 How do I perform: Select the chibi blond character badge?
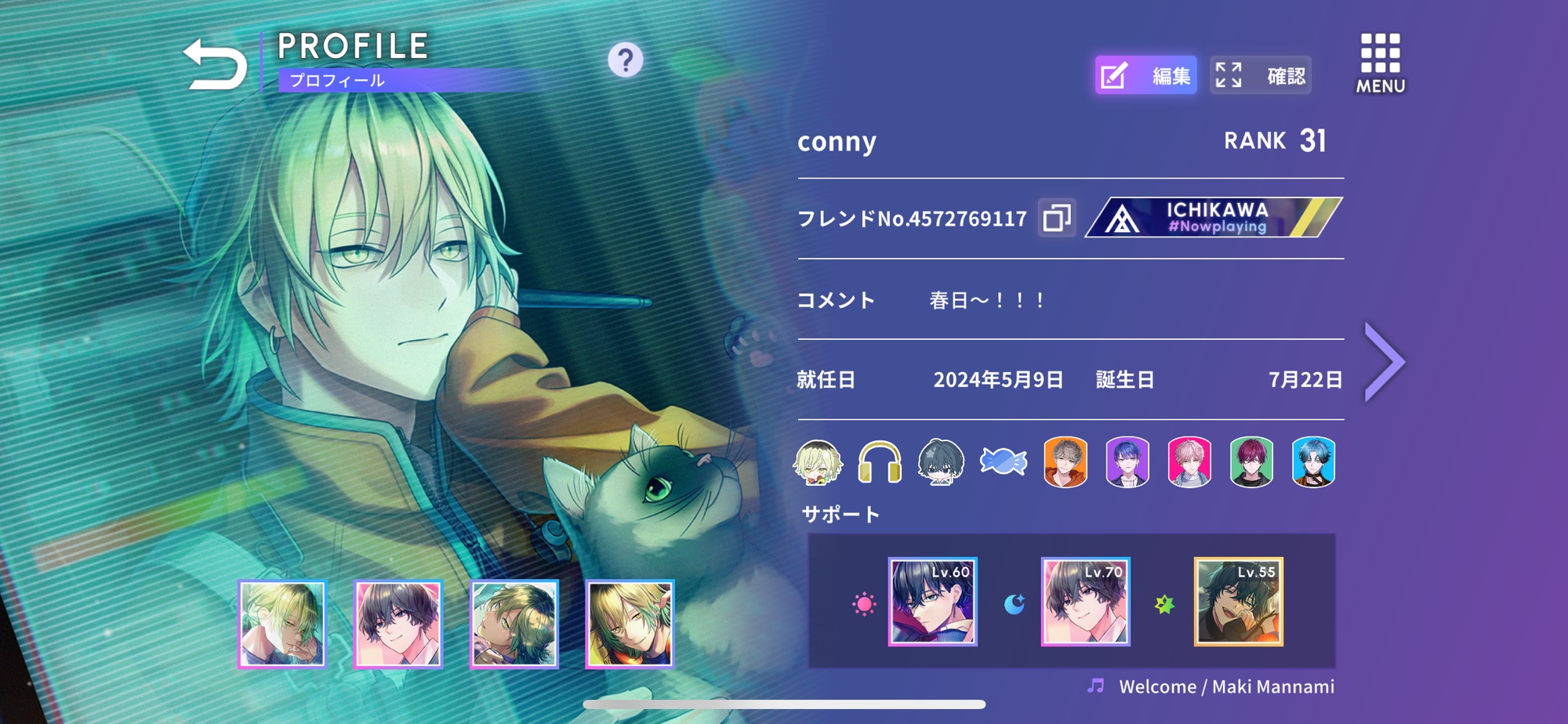tap(818, 462)
